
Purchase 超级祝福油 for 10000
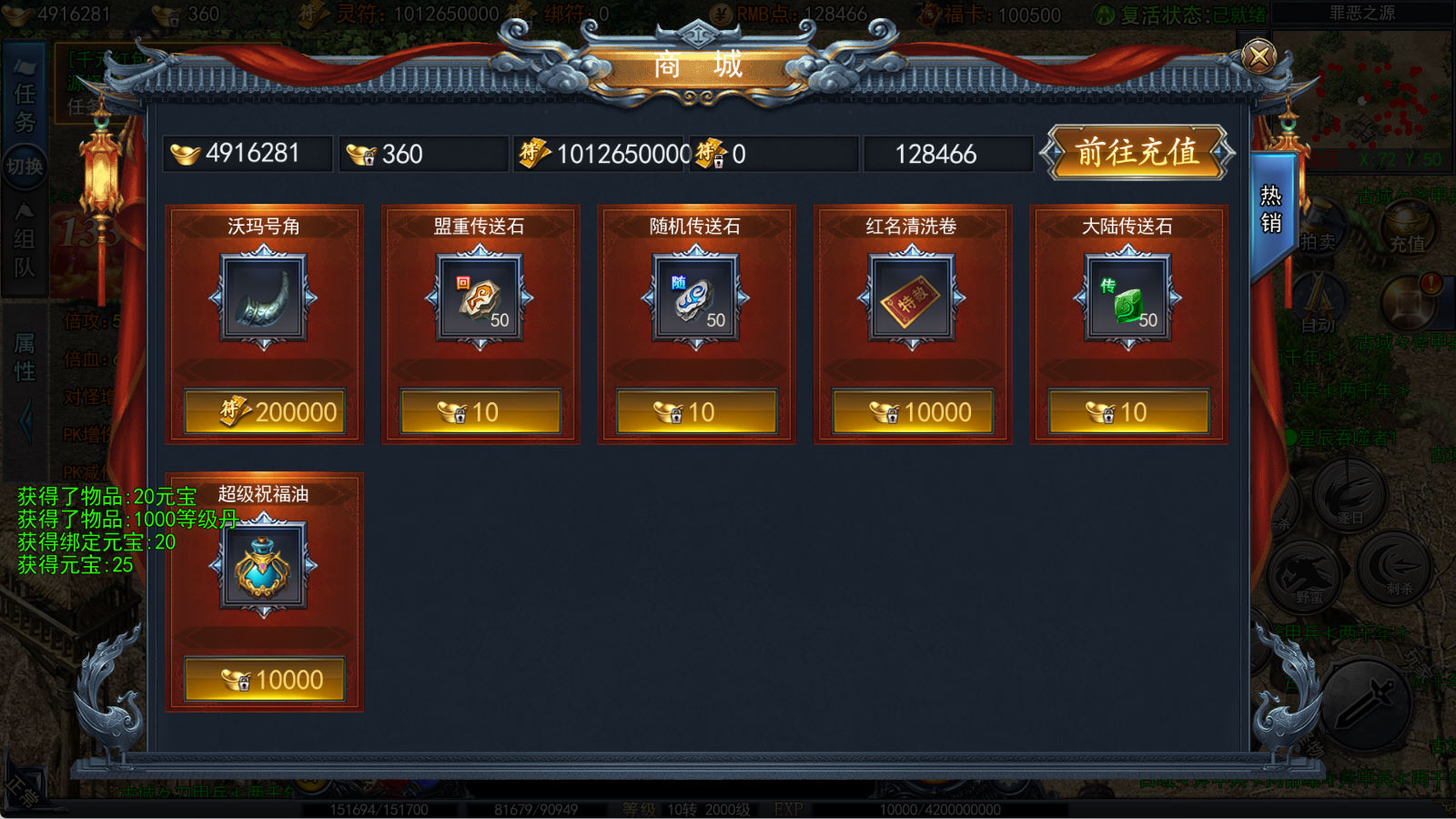click(x=265, y=680)
